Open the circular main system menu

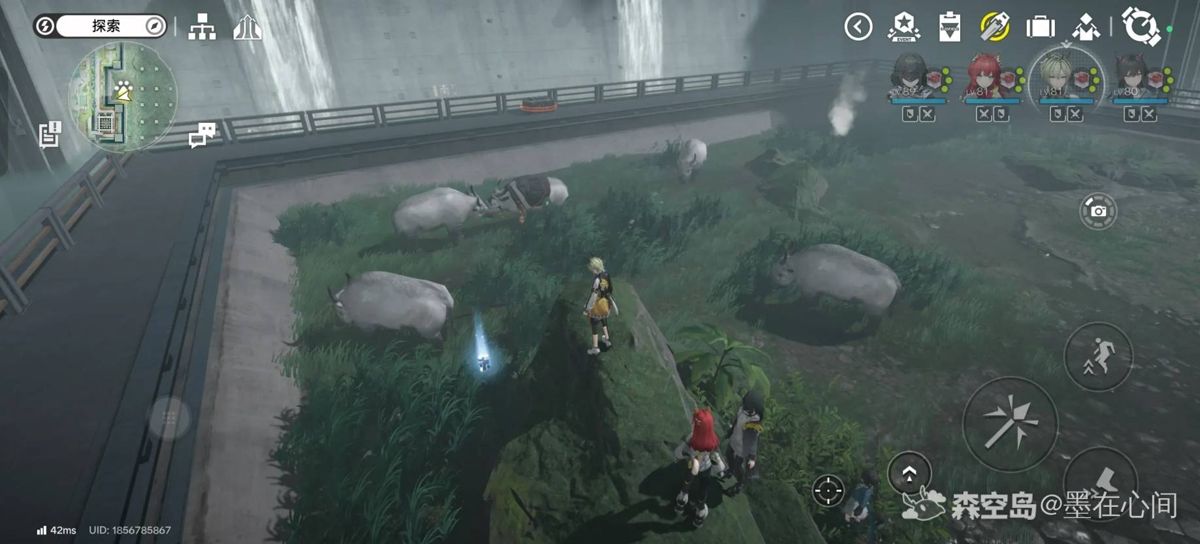(1139, 26)
